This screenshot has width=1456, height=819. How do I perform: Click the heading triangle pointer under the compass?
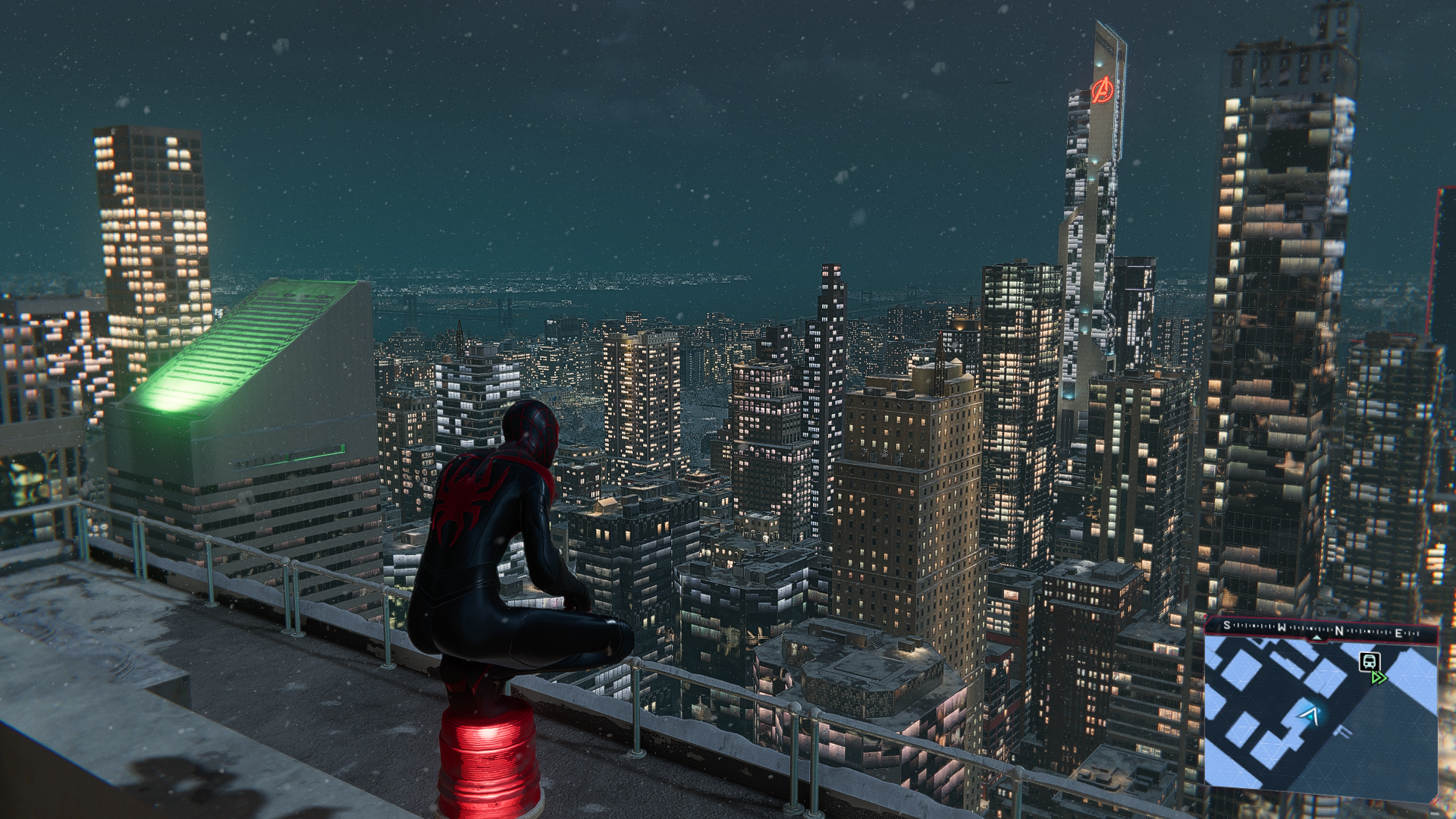(x=1318, y=639)
